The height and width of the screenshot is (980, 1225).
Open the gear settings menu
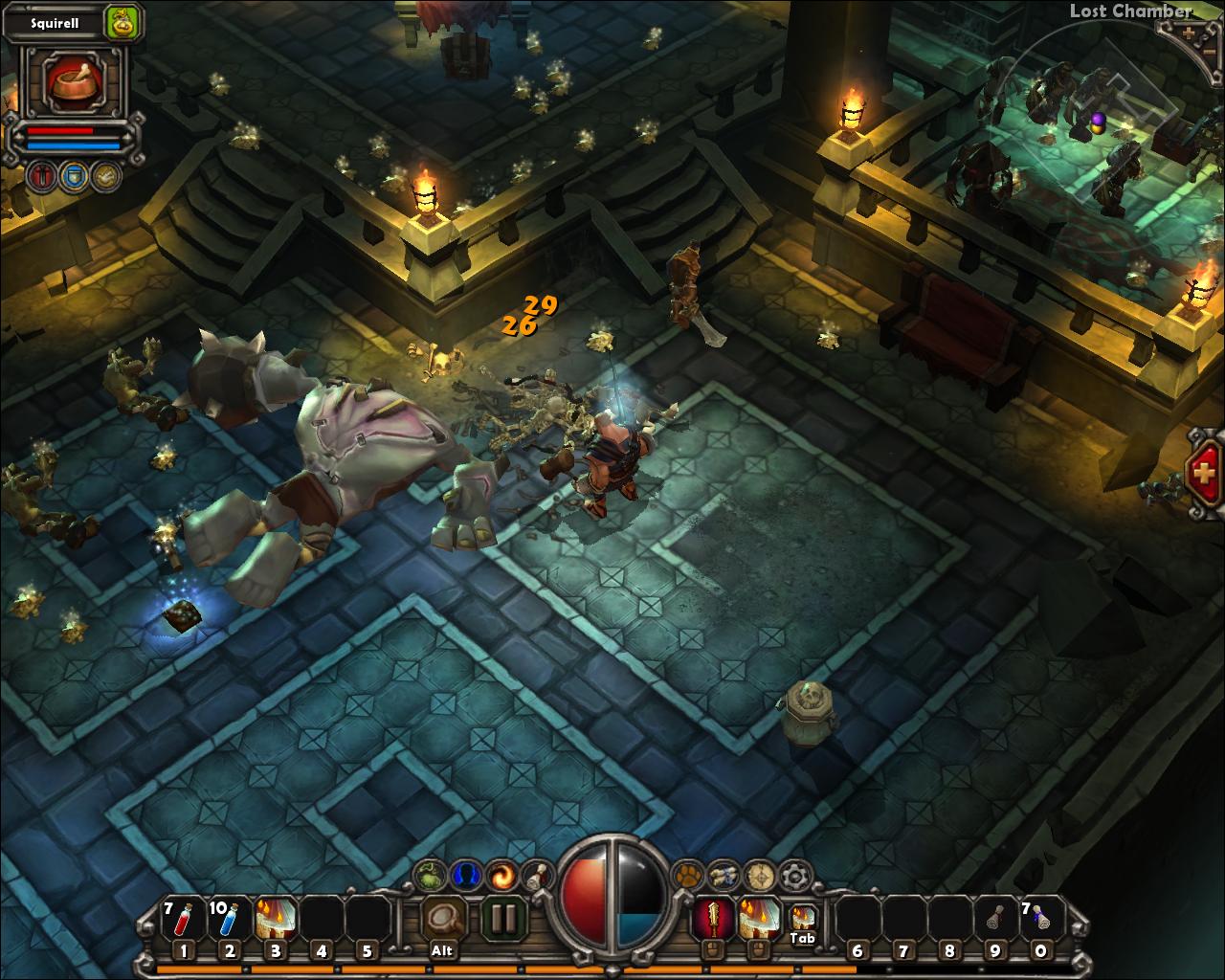click(794, 875)
